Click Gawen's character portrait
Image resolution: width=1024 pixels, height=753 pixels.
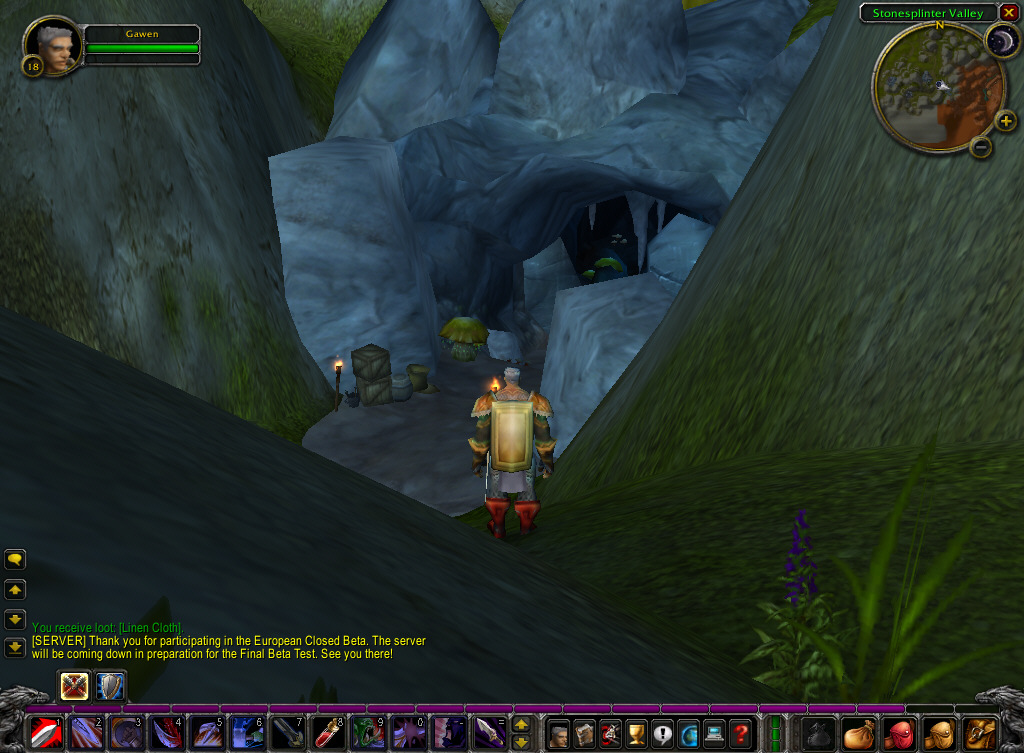tap(52, 46)
